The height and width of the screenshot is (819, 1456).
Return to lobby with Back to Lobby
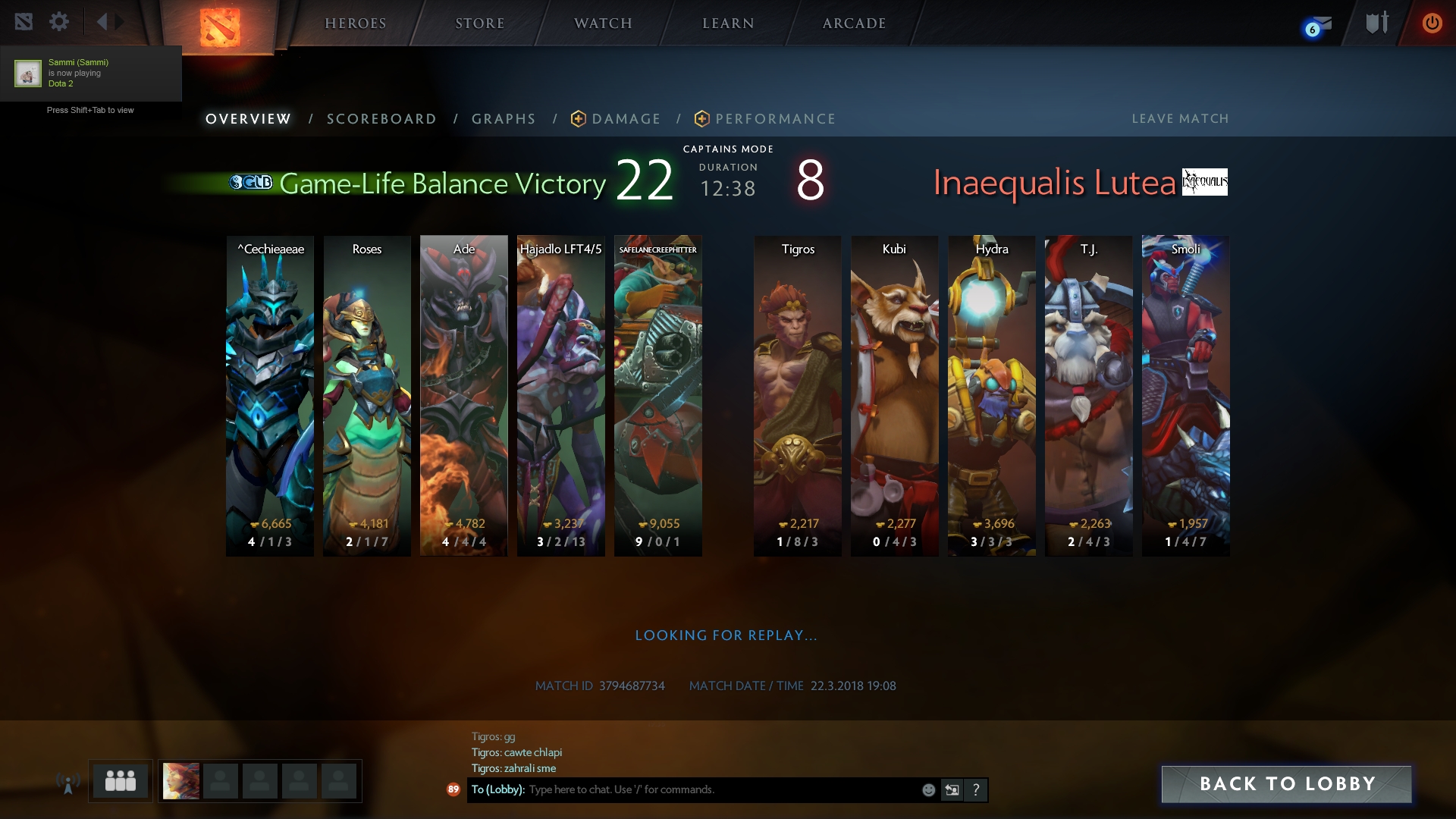coord(1286,784)
